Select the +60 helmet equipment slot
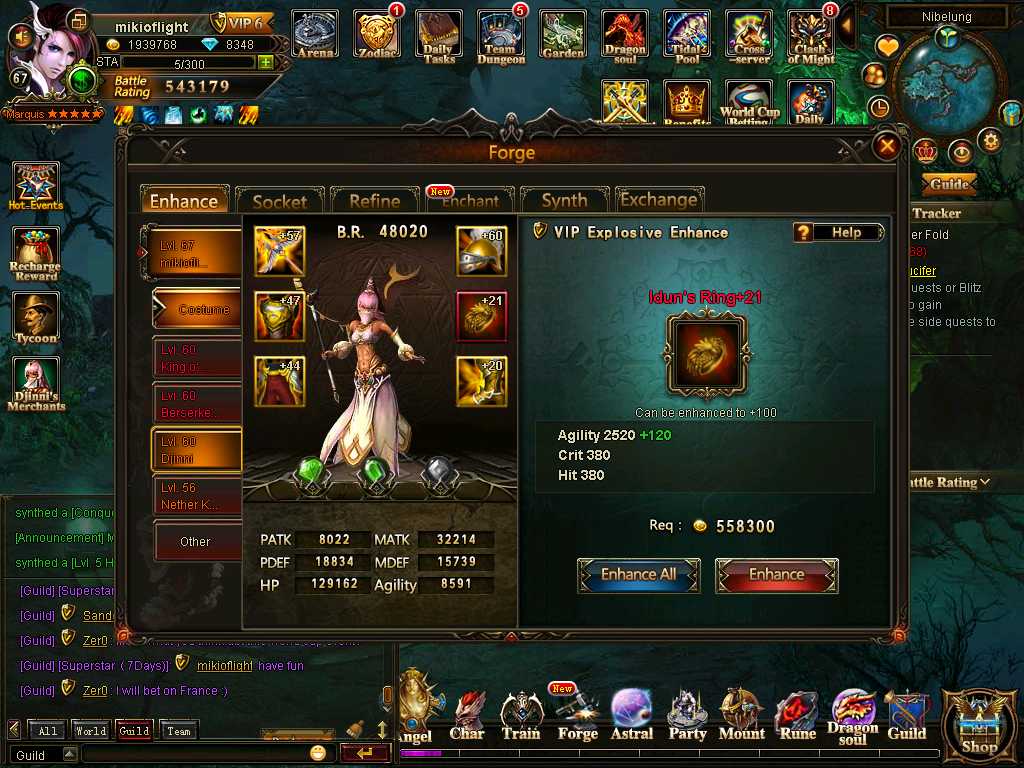This screenshot has width=1024, height=768. [482, 252]
